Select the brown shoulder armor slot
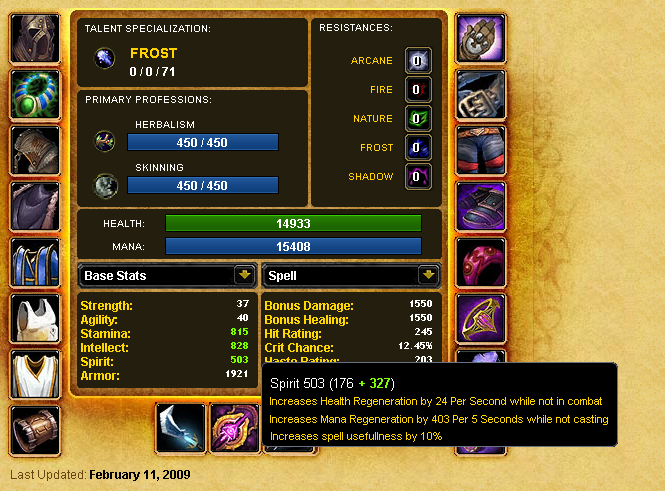665x491 pixels. [36, 151]
